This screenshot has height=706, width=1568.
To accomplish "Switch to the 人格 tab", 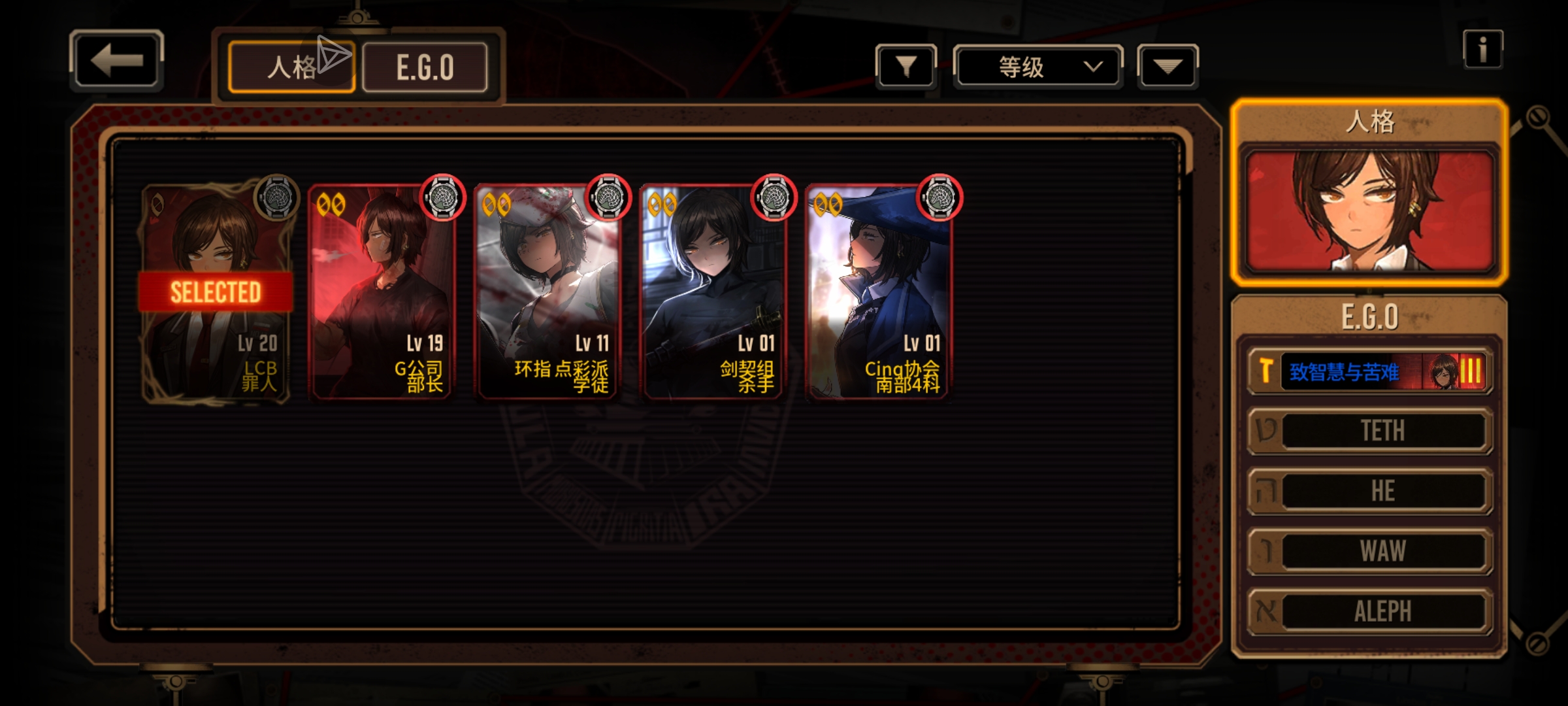I will tap(291, 67).
